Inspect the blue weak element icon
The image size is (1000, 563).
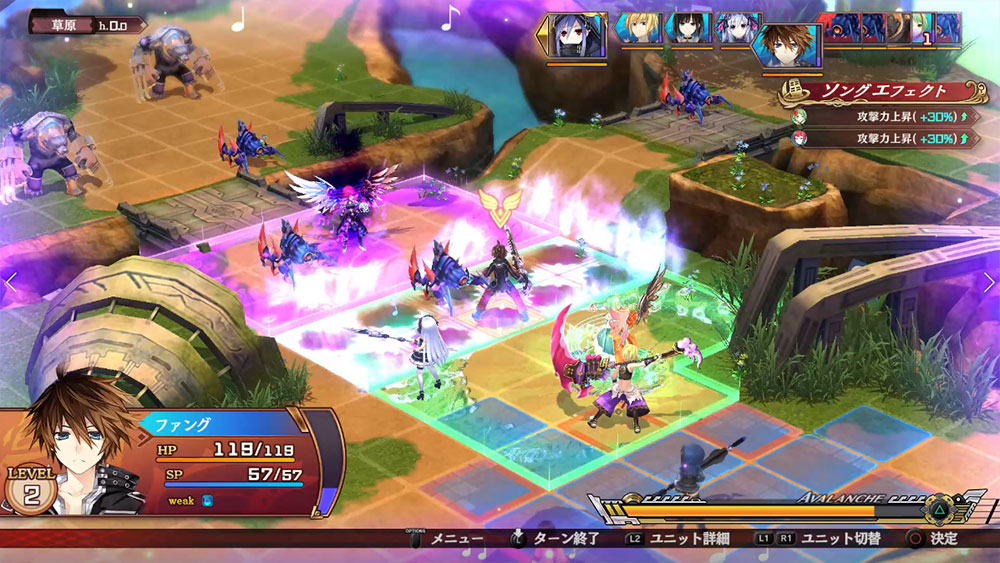pos(205,500)
